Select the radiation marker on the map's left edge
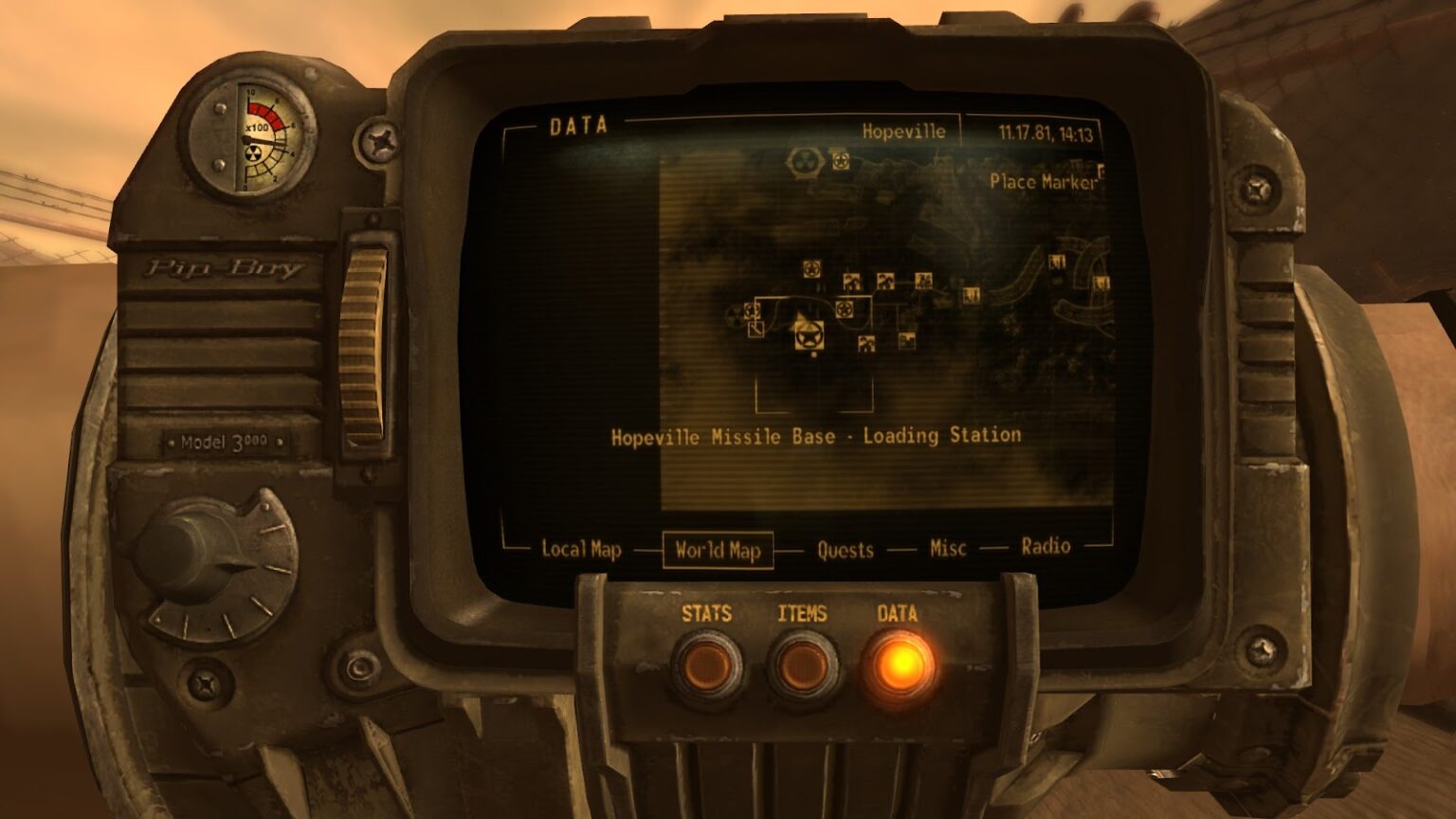 point(734,317)
